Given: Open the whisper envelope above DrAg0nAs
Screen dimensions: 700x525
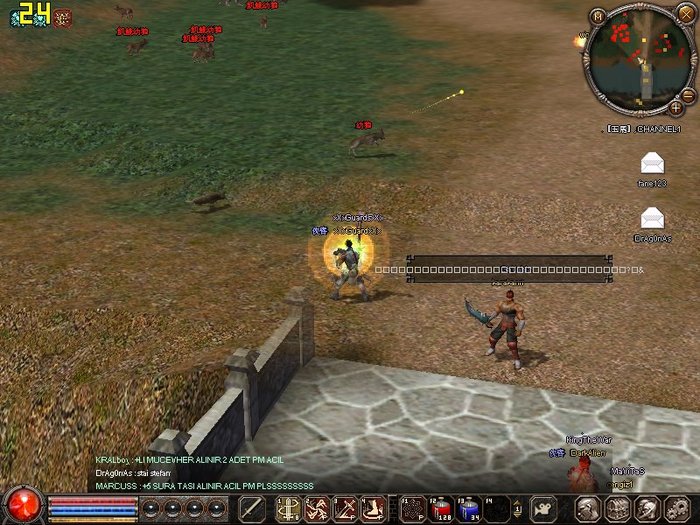Looking at the screenshot, I should [653, 217].
